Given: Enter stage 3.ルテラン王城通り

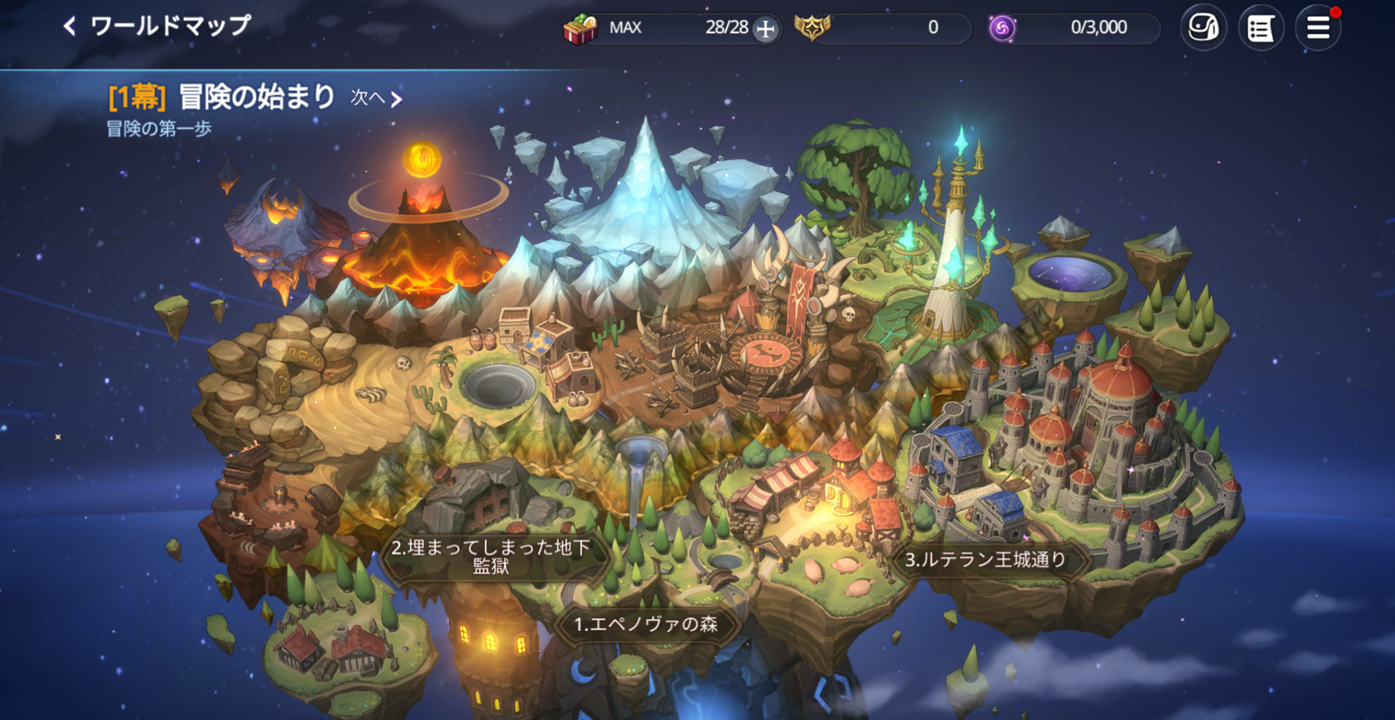Looking at the screenshot, I should [x=984, y=560].
